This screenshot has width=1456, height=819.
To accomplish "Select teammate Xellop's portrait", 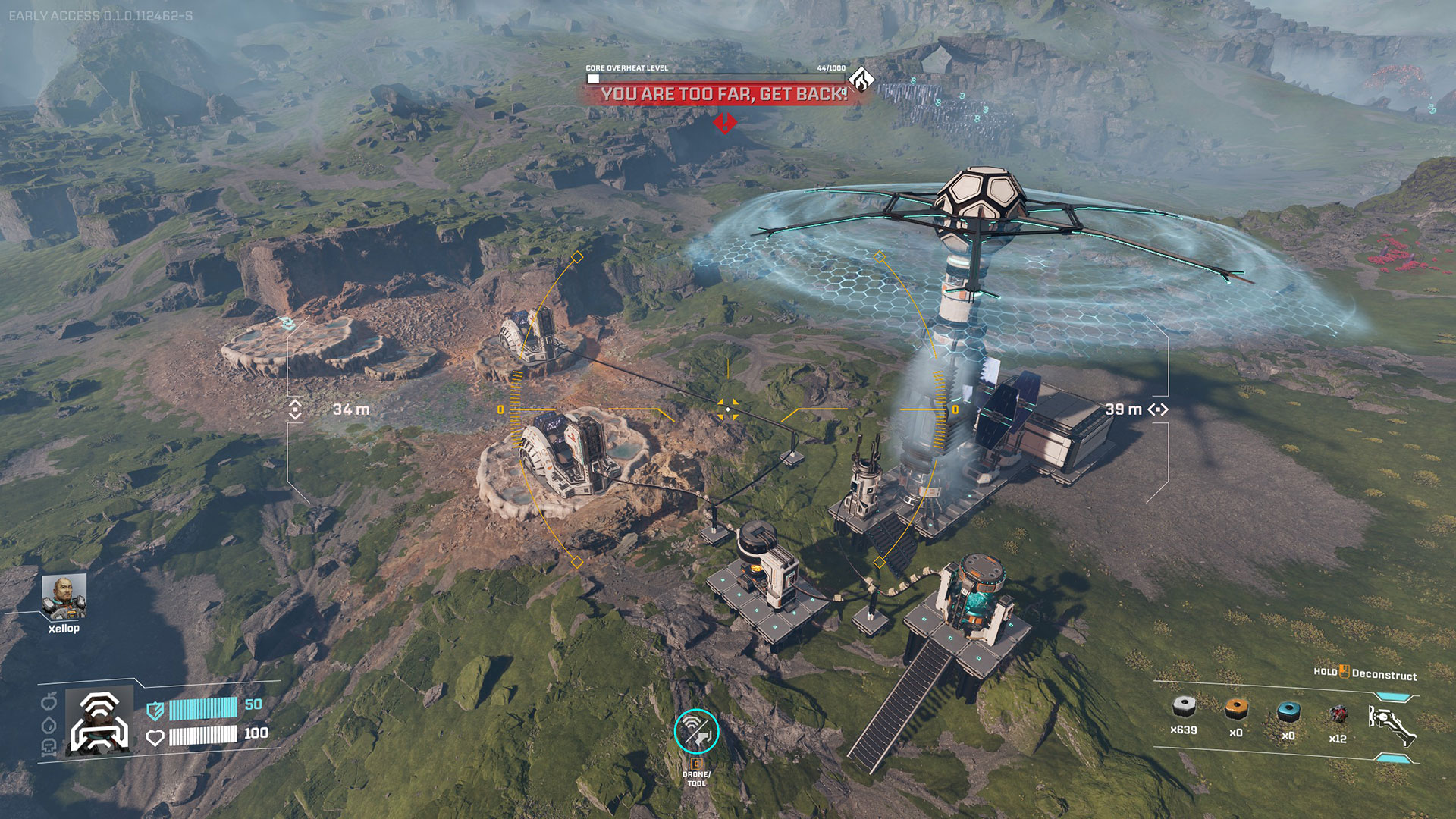I will point(64,597).
